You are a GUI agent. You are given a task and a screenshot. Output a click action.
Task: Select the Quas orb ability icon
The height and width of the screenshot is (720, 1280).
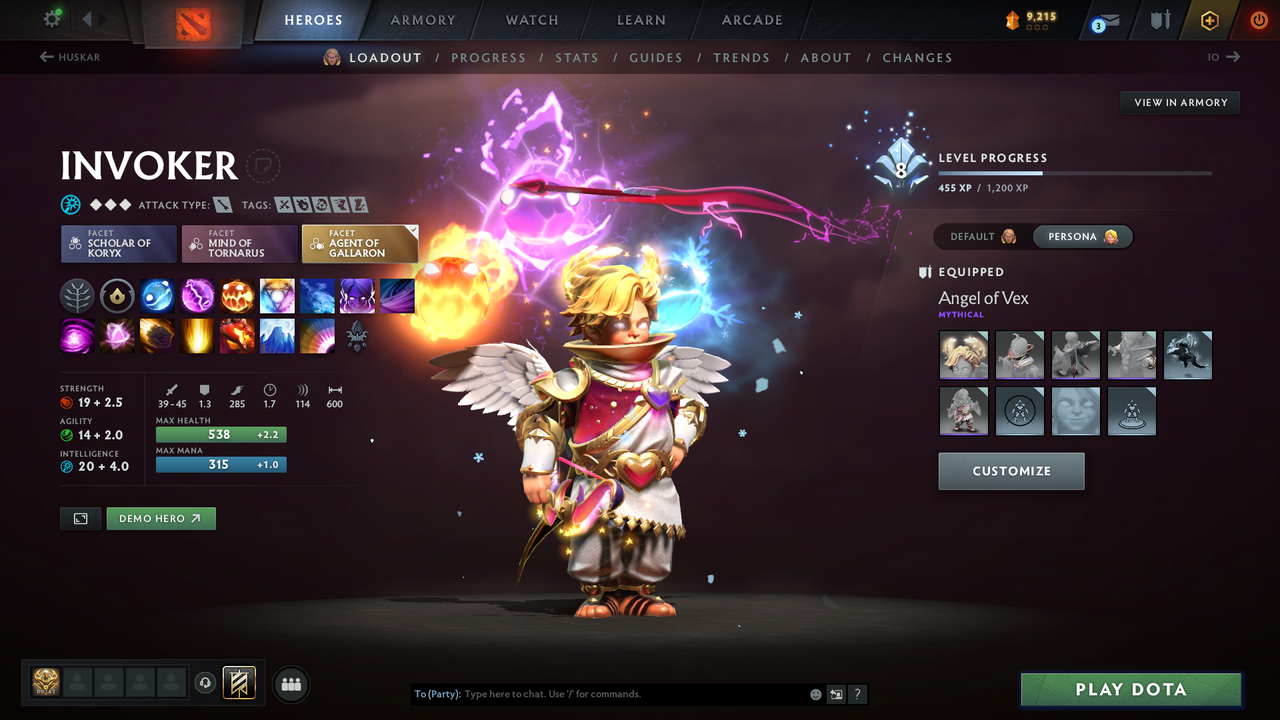pyautogui.click(x=157, y=295)
